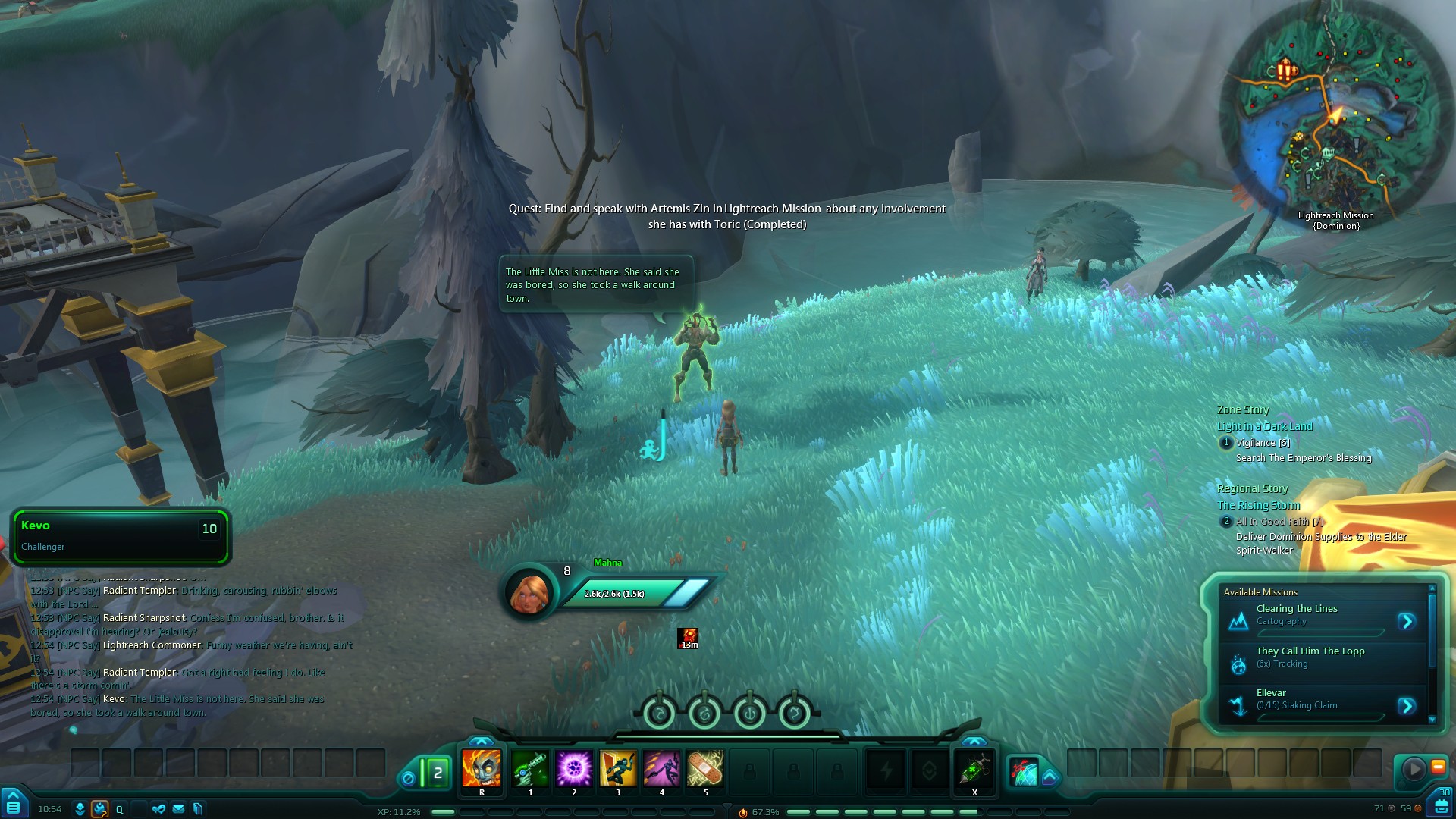Viewport: 1456px width, 819px height.
Task: Use the bandage heal ability in slot 5
Action: pyautogui.click(x=705, y=768)
